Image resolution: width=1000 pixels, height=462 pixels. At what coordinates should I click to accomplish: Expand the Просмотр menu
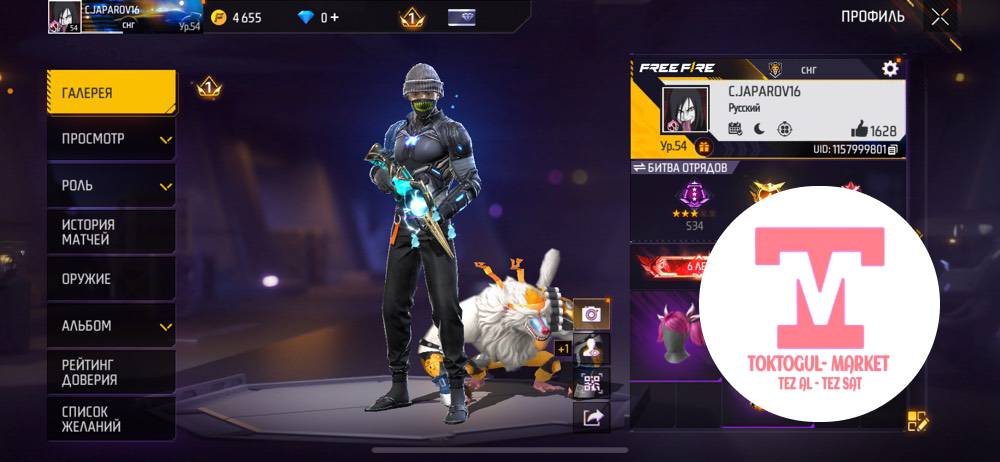[110, 139]
